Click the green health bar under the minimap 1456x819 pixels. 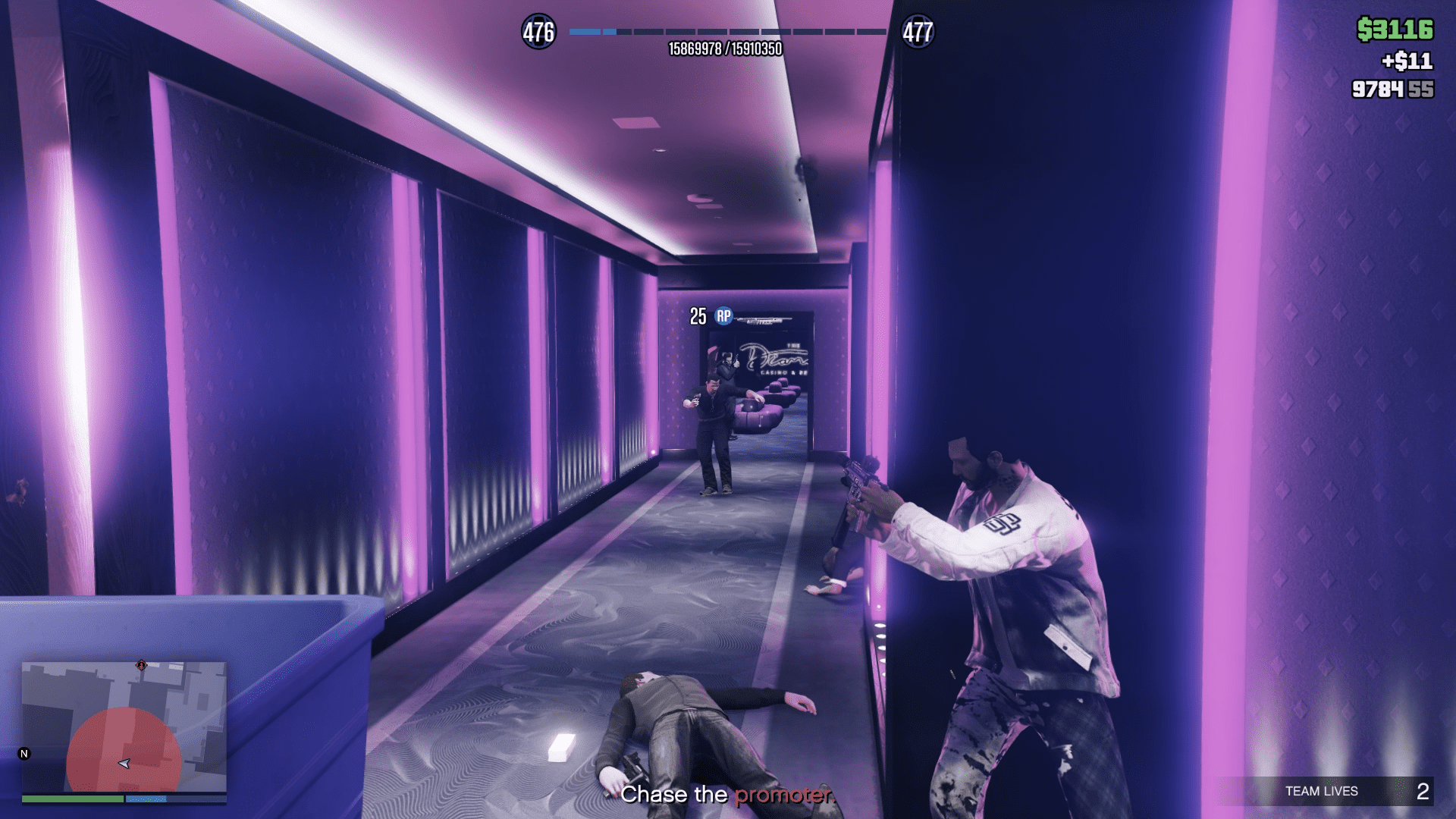(72, 800)
